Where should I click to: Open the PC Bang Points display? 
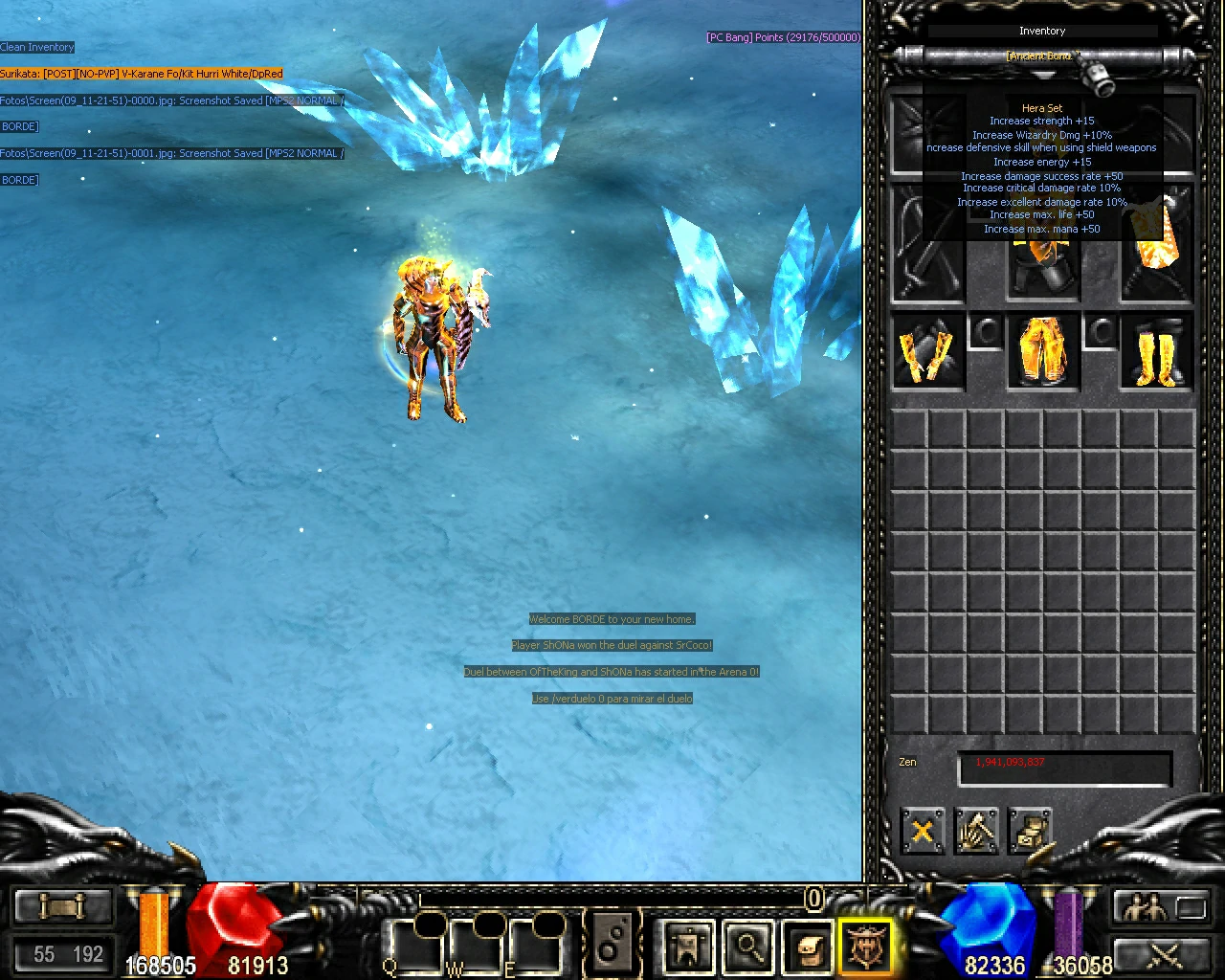pos(781,36)
